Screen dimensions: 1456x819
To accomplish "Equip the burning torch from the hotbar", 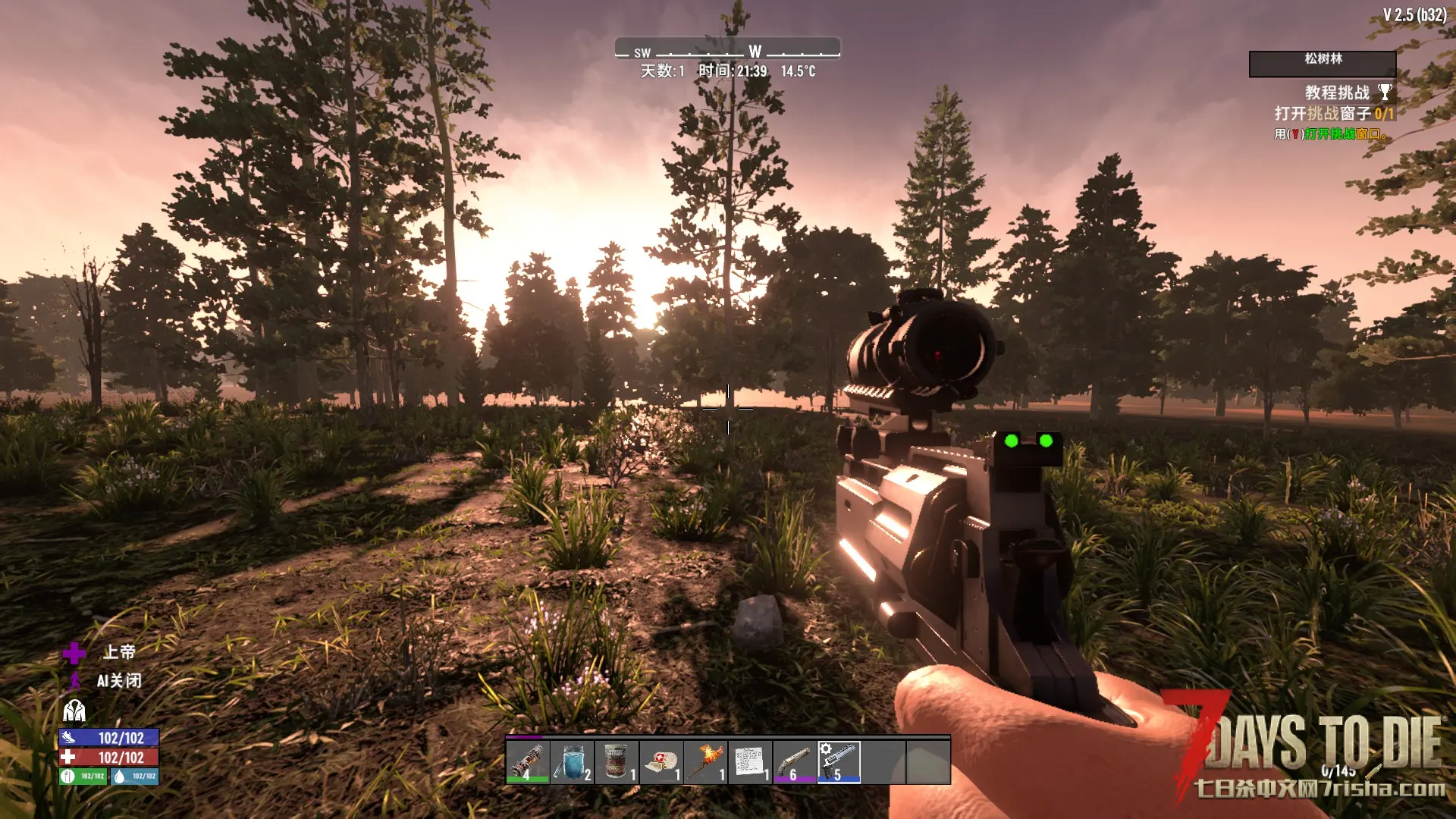I will (x=706, y=761).
